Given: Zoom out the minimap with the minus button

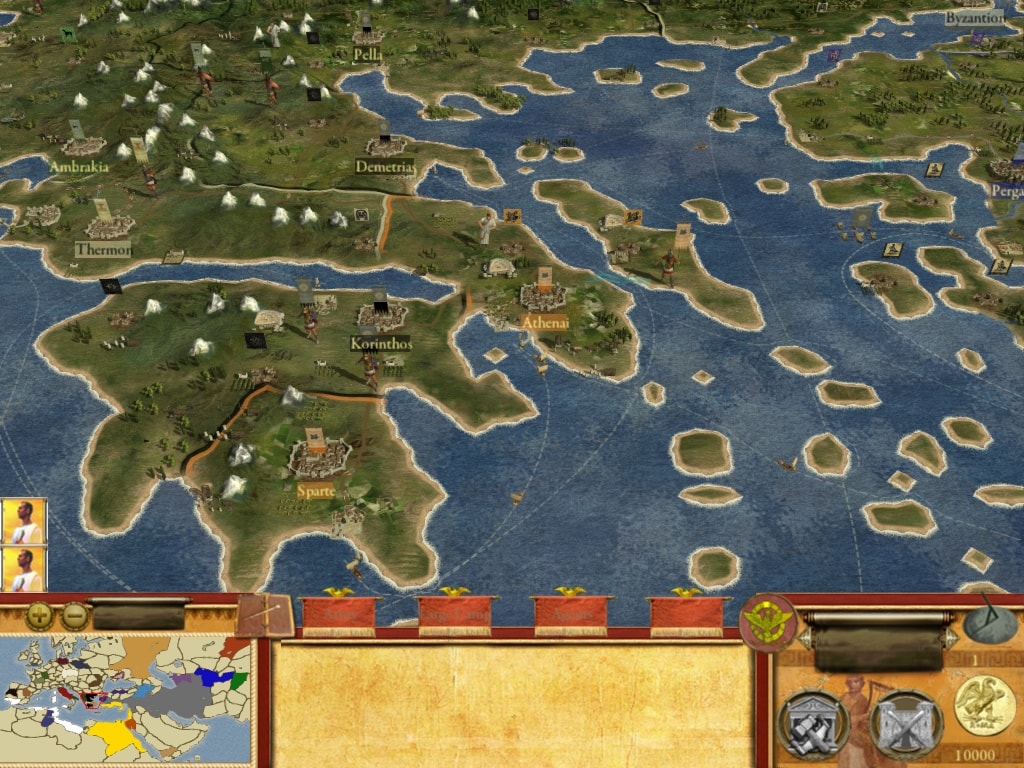Looking at the screenshot, I should [74, 615].
